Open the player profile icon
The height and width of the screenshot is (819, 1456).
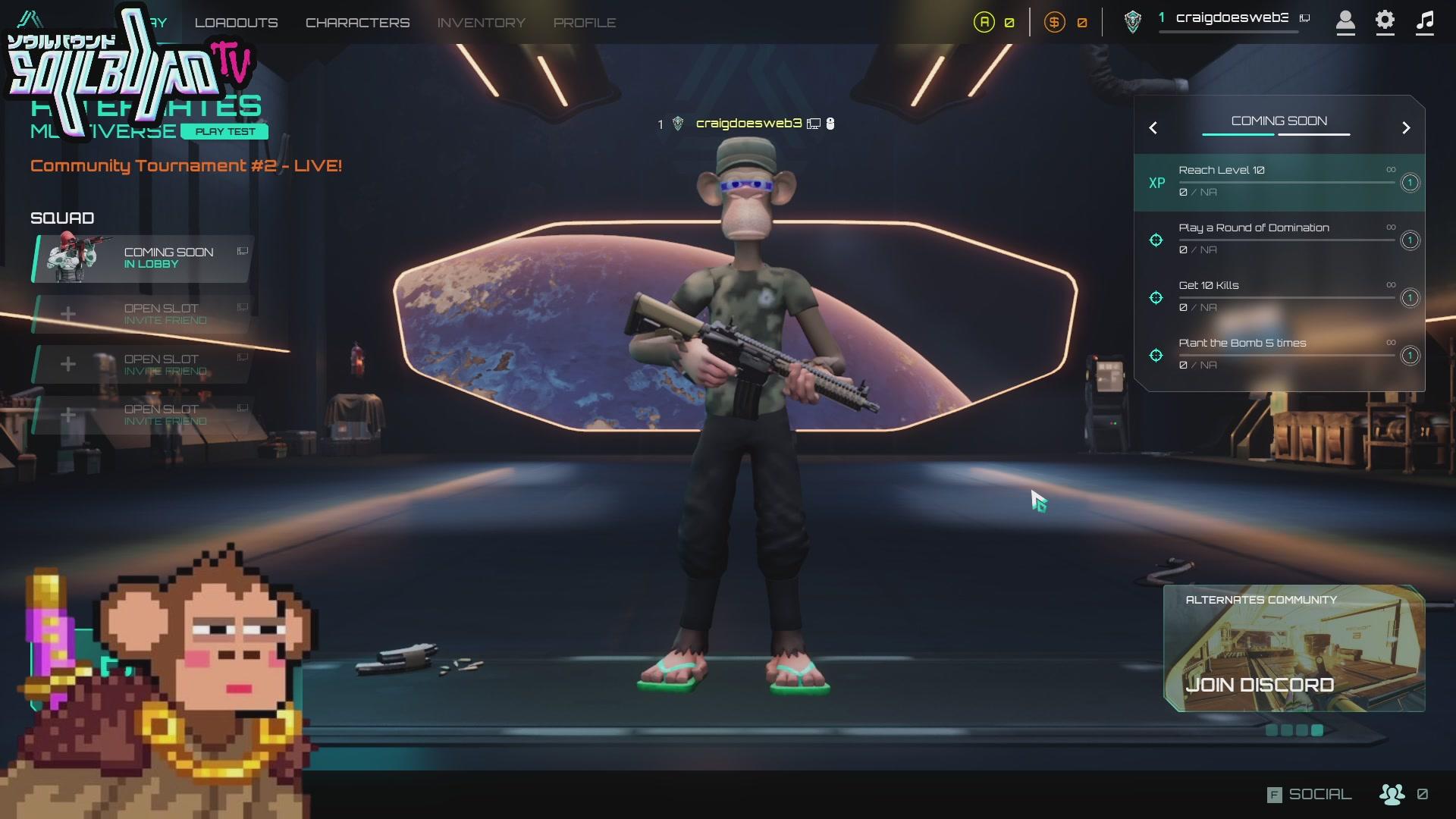pos(1346,23)
